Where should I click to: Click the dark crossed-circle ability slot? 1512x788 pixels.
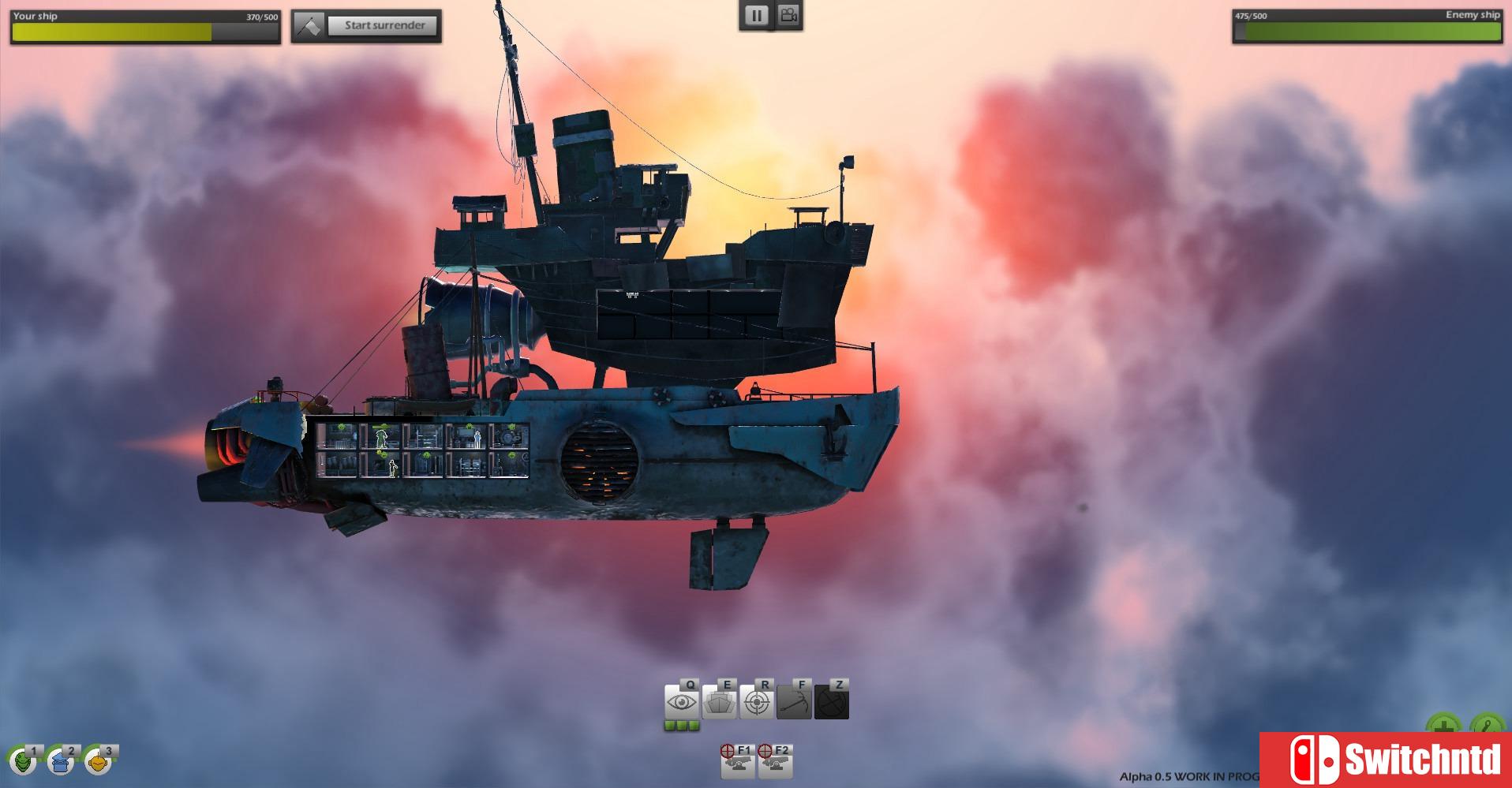click(832, 701)
